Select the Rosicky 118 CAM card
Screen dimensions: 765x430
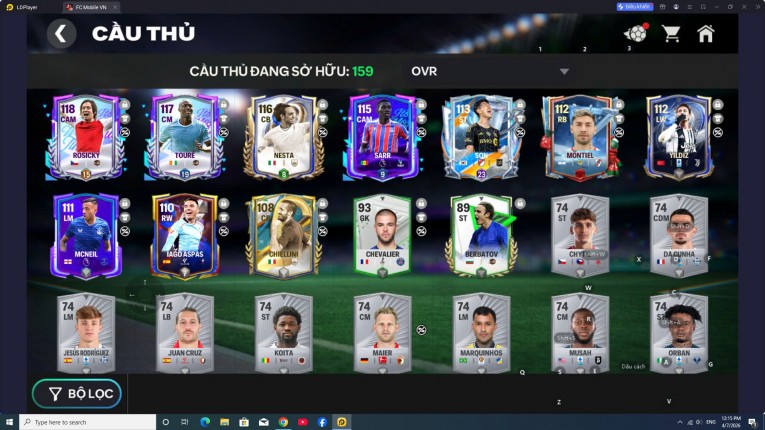[x=81, y=137]
